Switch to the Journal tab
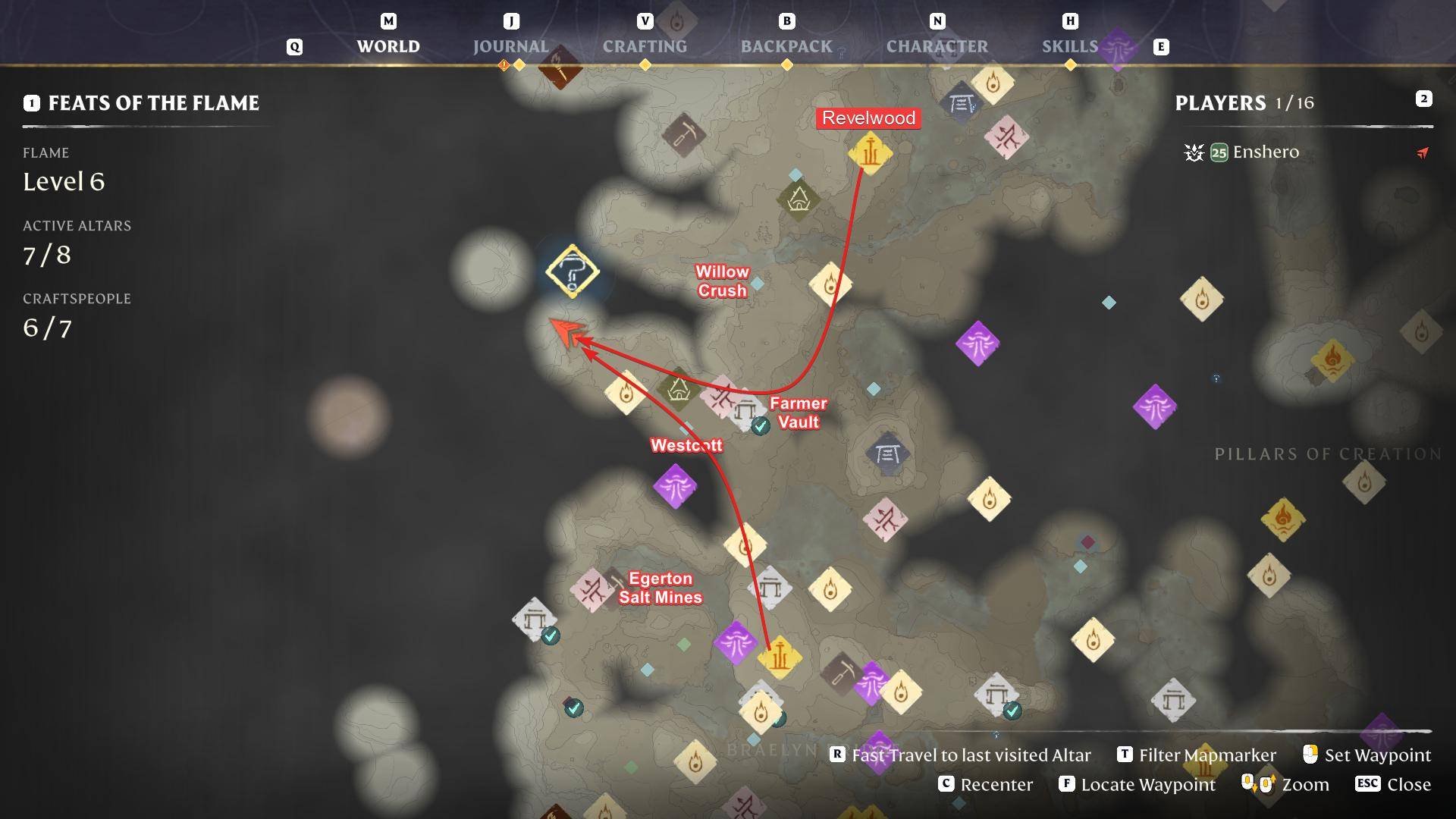The height and width of the screenshot is (819, 1456). click(x=511, y=45)
